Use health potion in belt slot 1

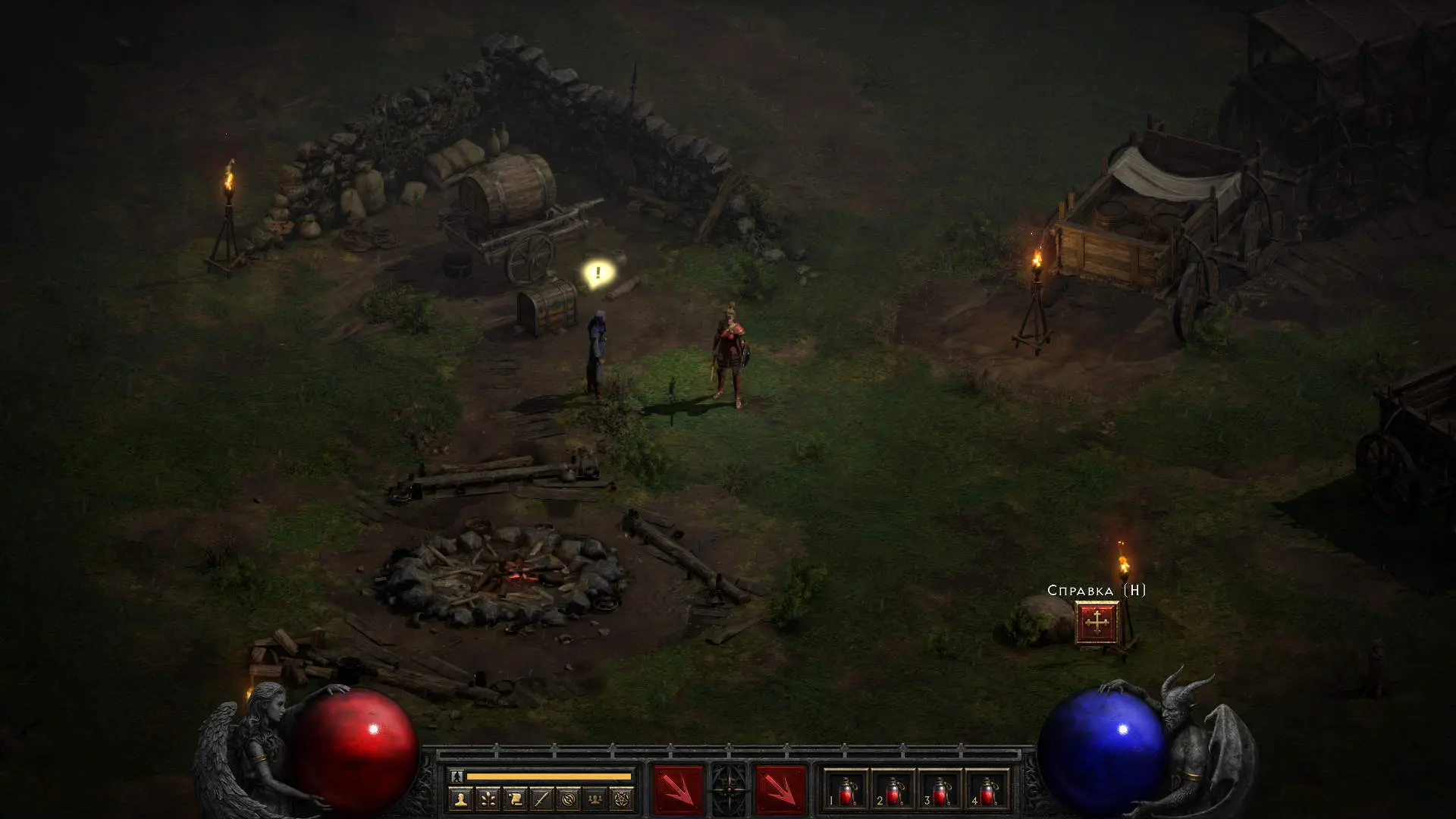[x=846, y=790]
